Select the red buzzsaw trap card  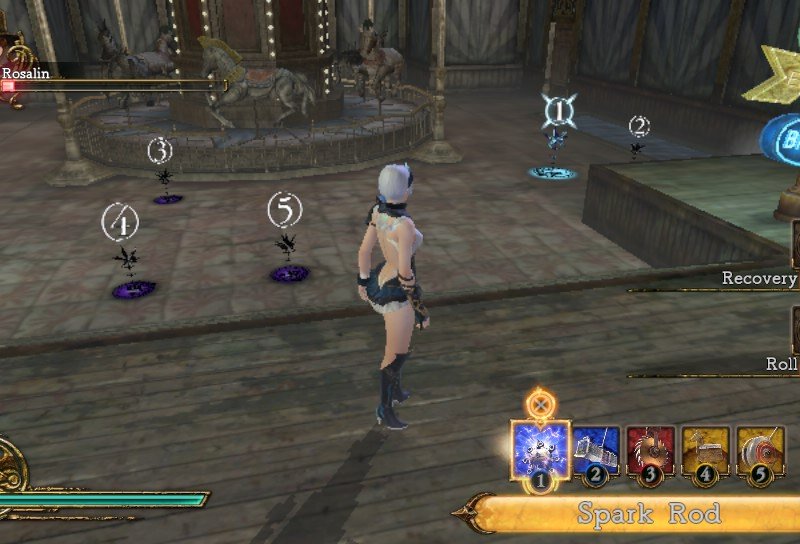650,451
